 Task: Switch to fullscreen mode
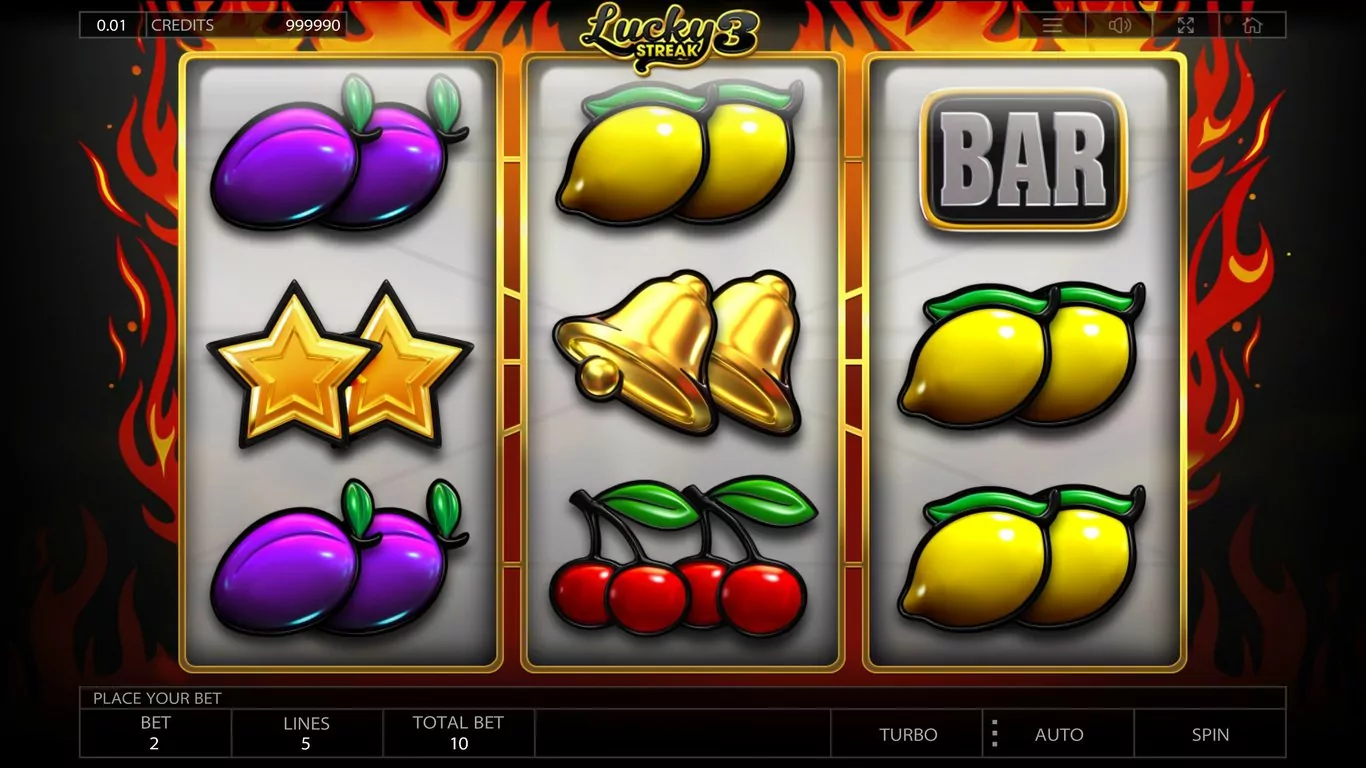click(1186, 25)
